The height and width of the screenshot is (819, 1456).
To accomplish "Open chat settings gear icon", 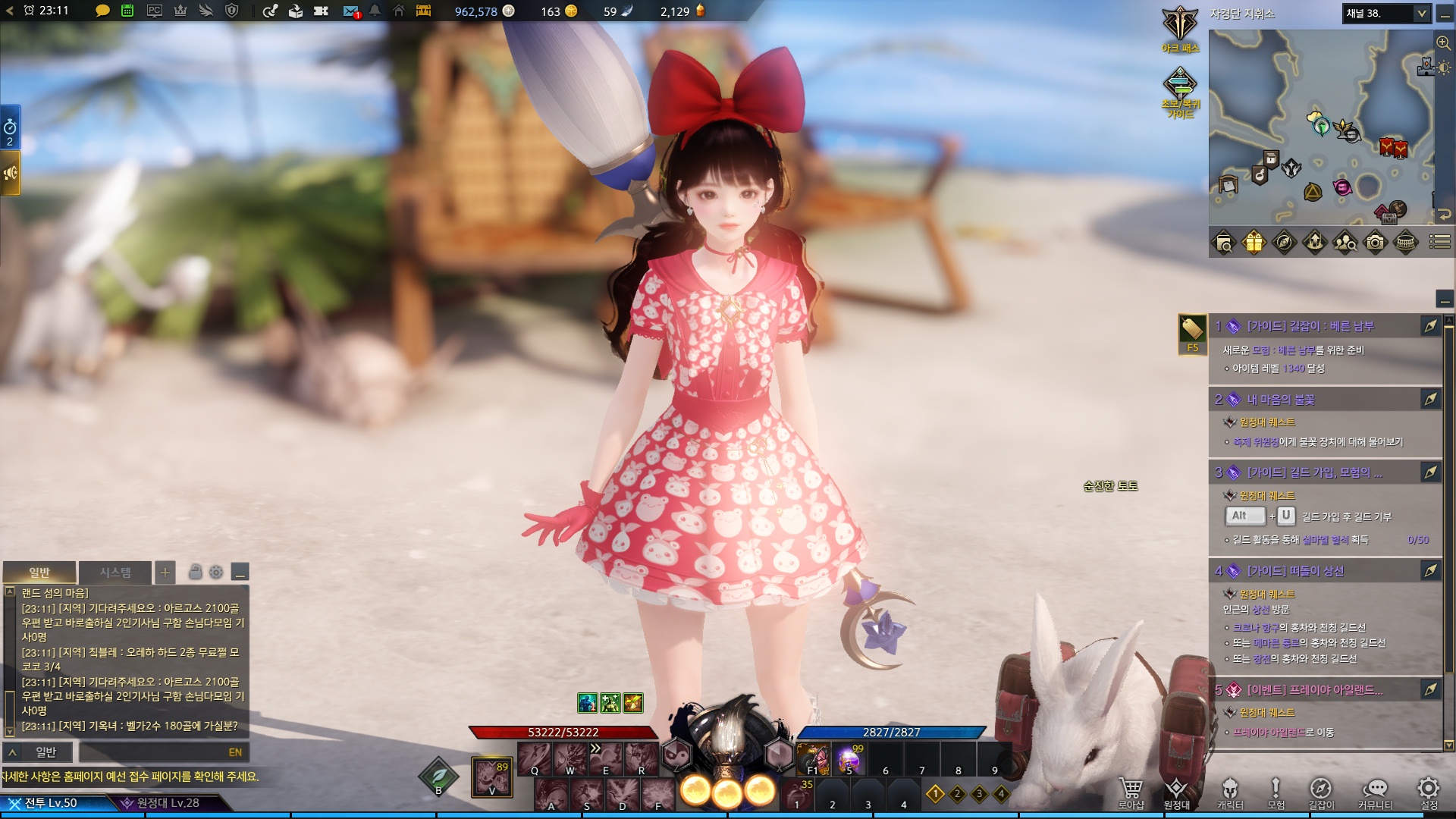I will pyautogui.click(x=216, y=573).
